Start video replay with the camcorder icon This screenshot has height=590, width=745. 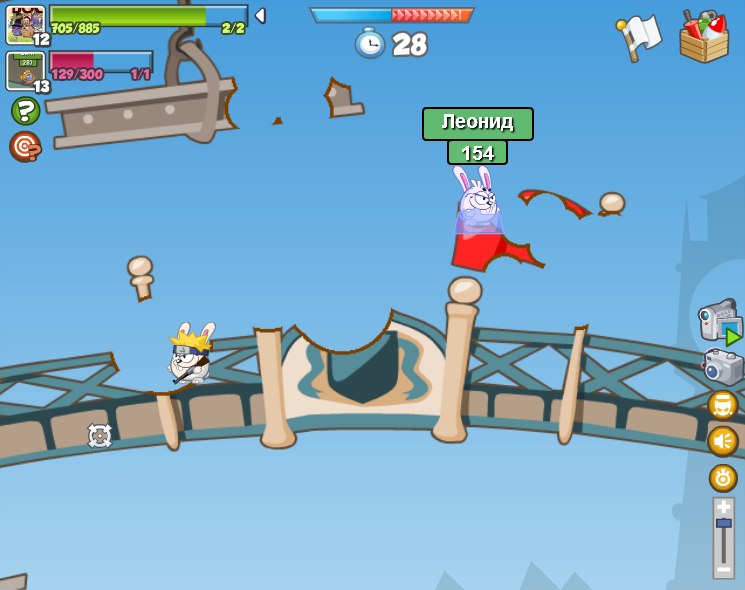tap(718, 322)
